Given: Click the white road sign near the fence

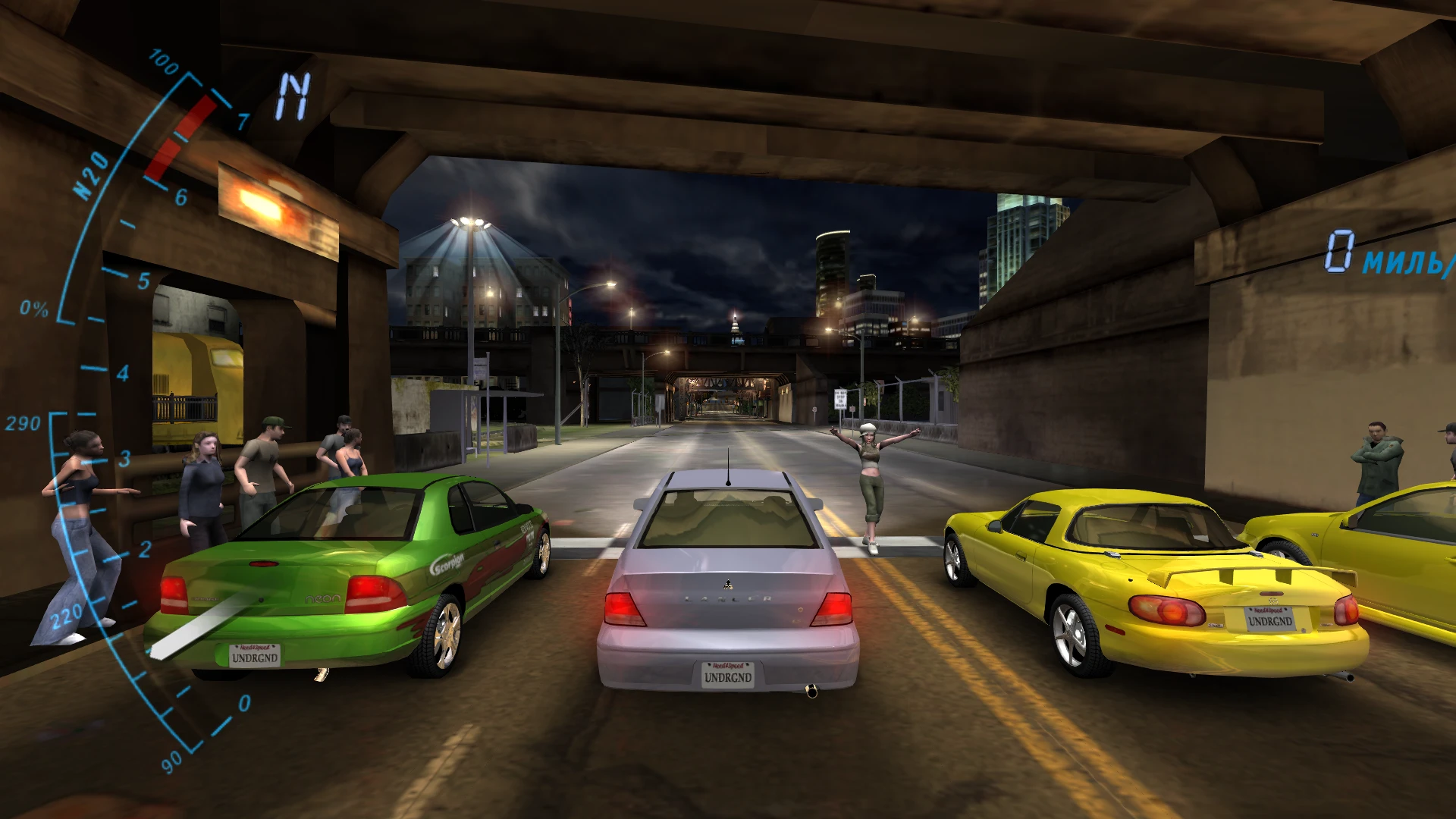Looking at the screenshot, I should (x=839, y=400).
